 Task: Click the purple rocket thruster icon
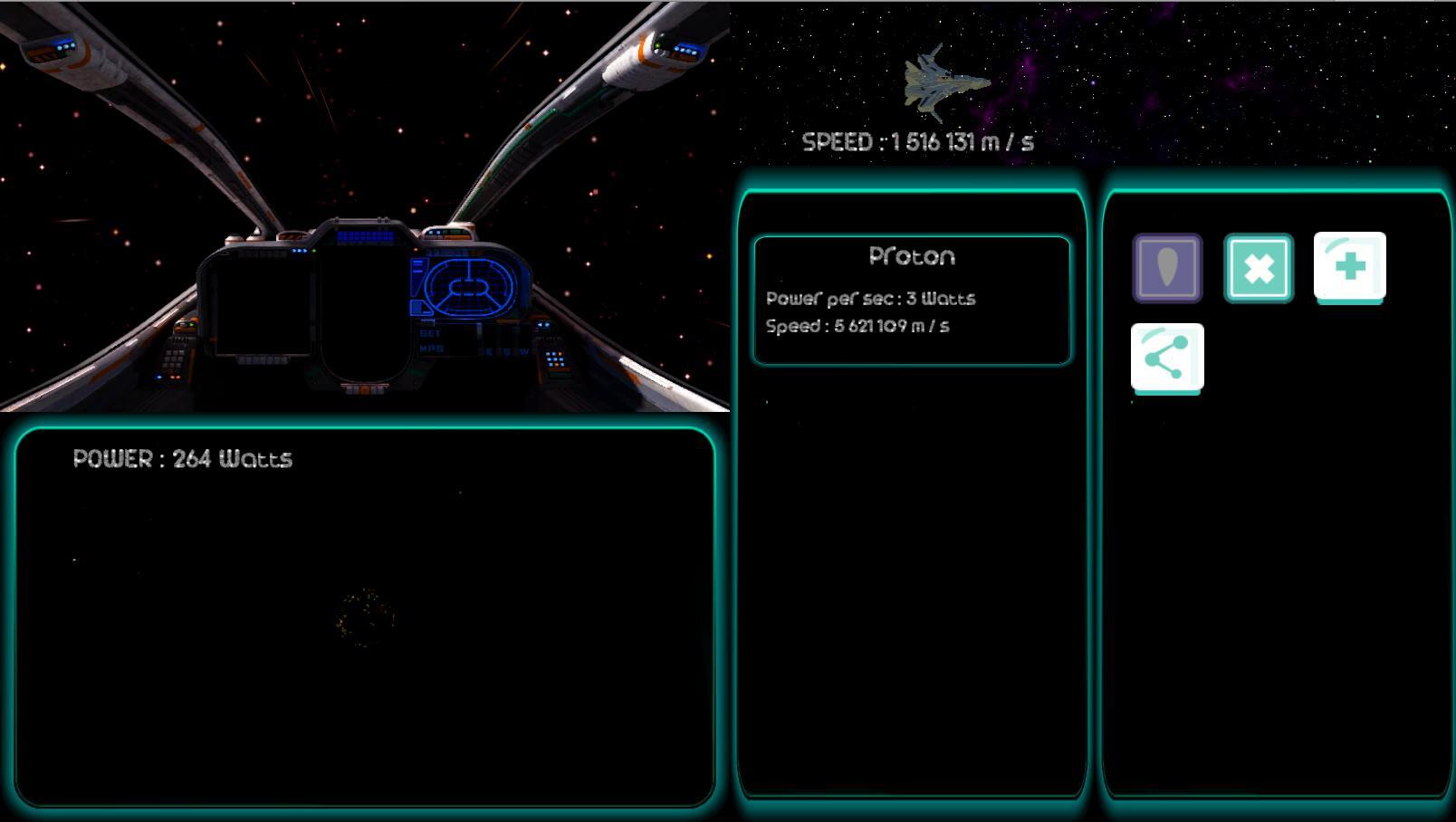(1167, 268)
